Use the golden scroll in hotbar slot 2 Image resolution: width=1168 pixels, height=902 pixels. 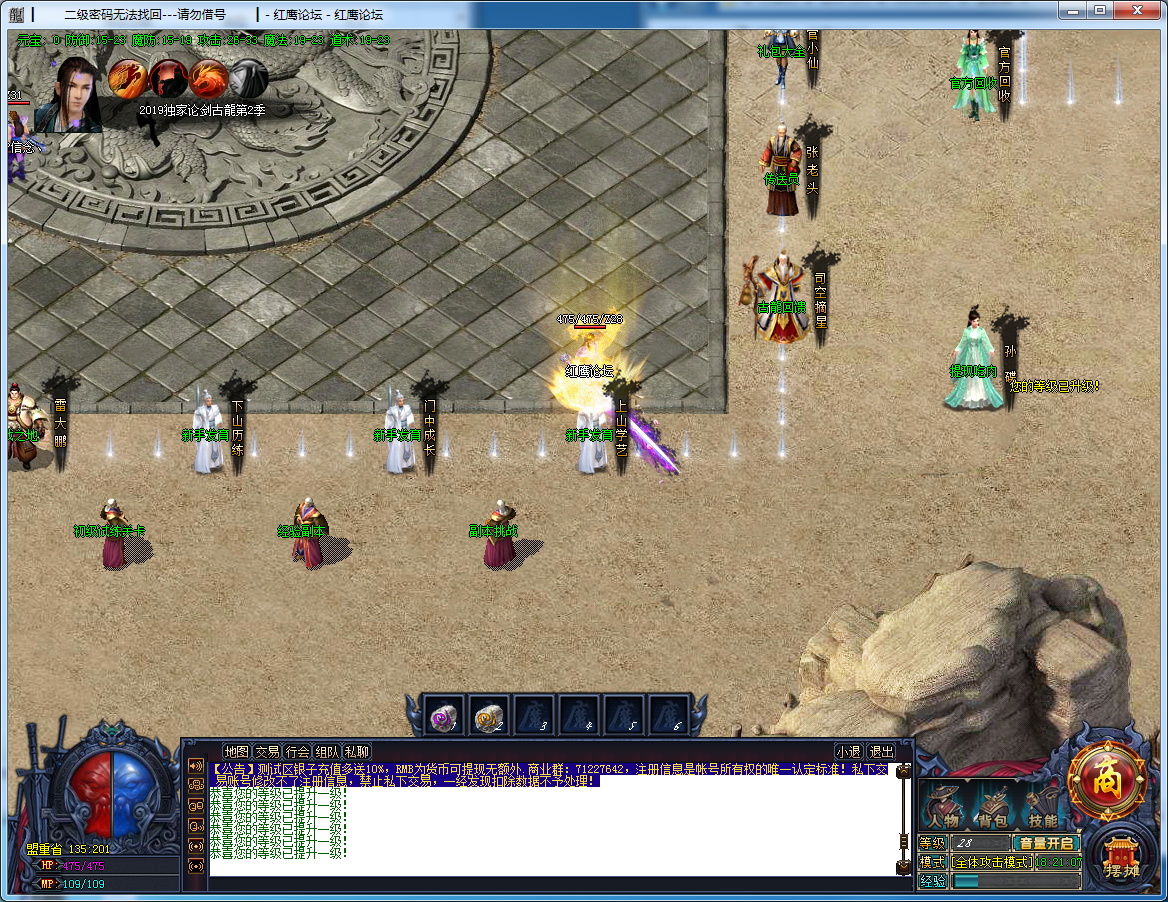click(487, 716)
